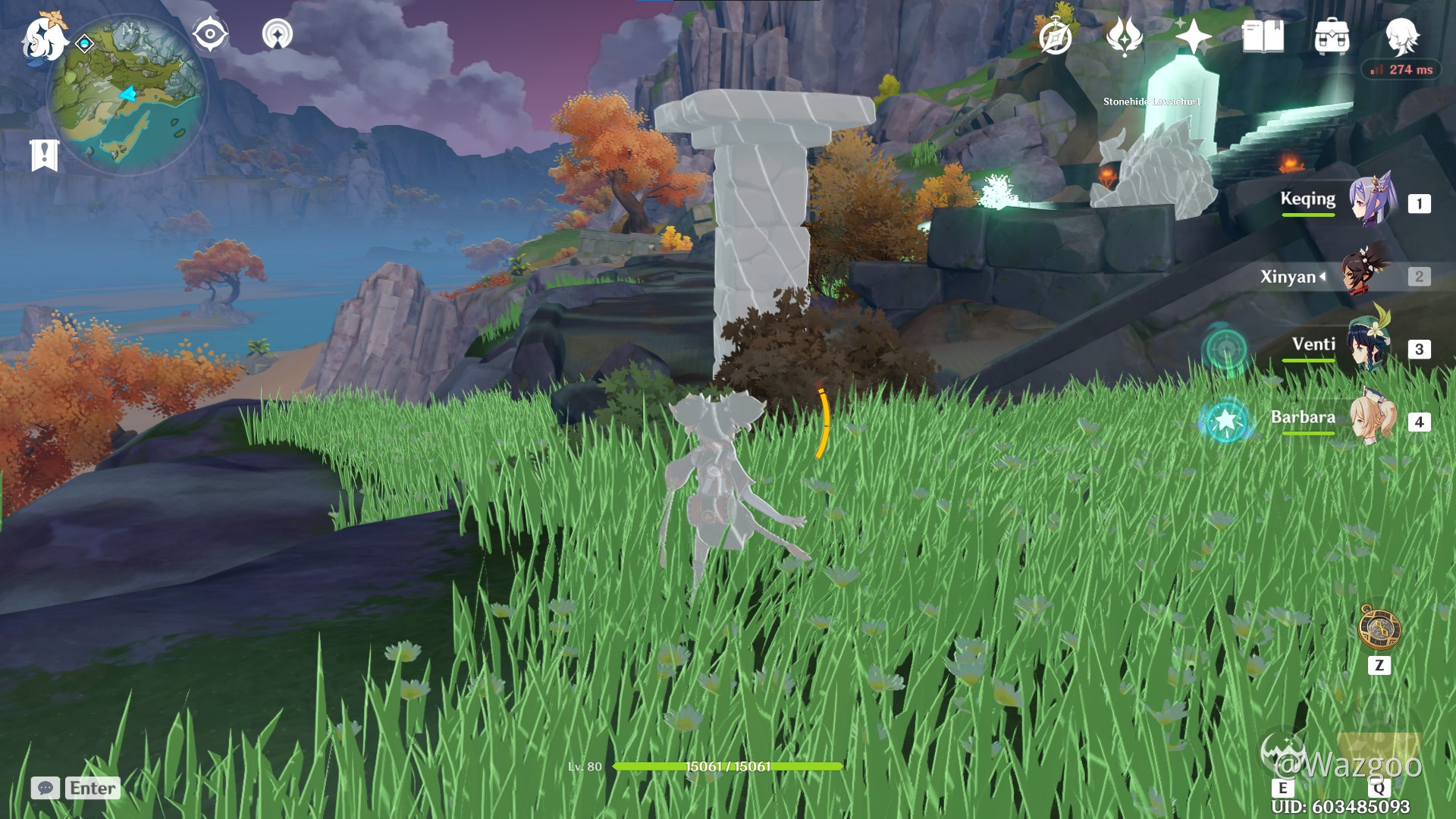This screenshot has width=1456, height=819.
Task: Open the co-op signal icon
Action: (x=278, y=34)
